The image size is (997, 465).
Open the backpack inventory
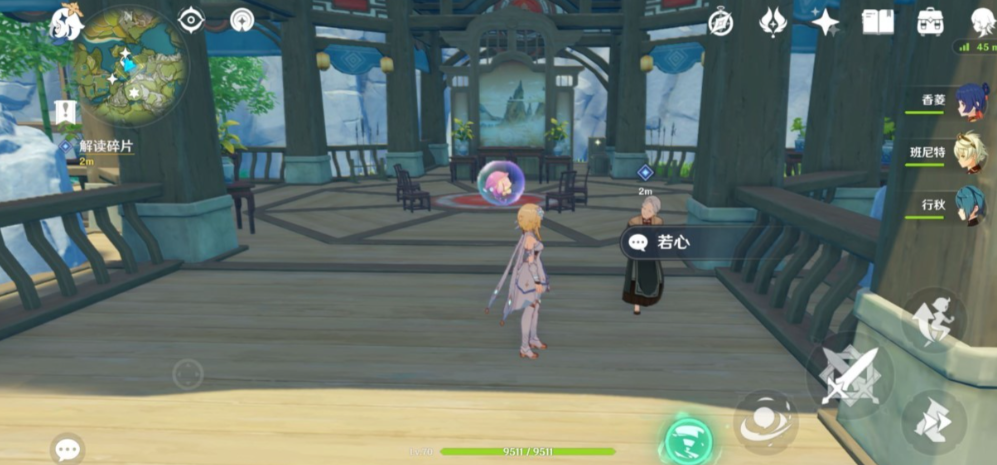(930, 21)
